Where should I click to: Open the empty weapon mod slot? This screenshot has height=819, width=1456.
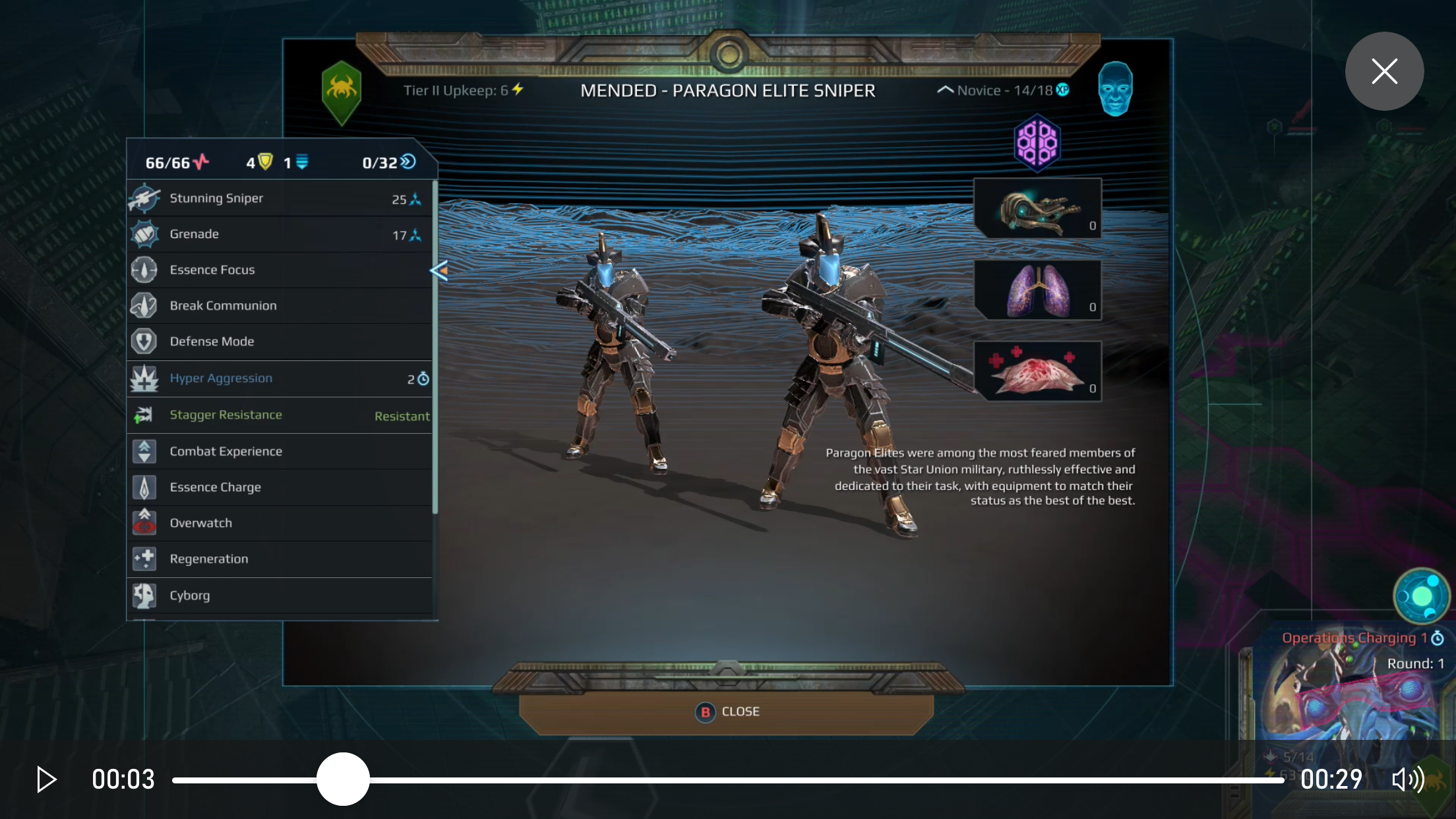pos(1037,208)
